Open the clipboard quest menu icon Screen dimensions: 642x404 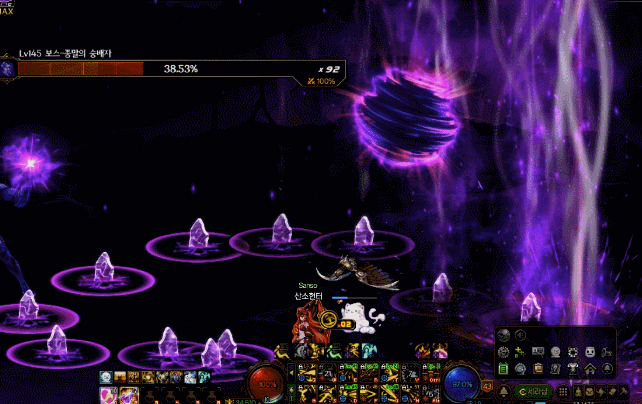point(539,369)
